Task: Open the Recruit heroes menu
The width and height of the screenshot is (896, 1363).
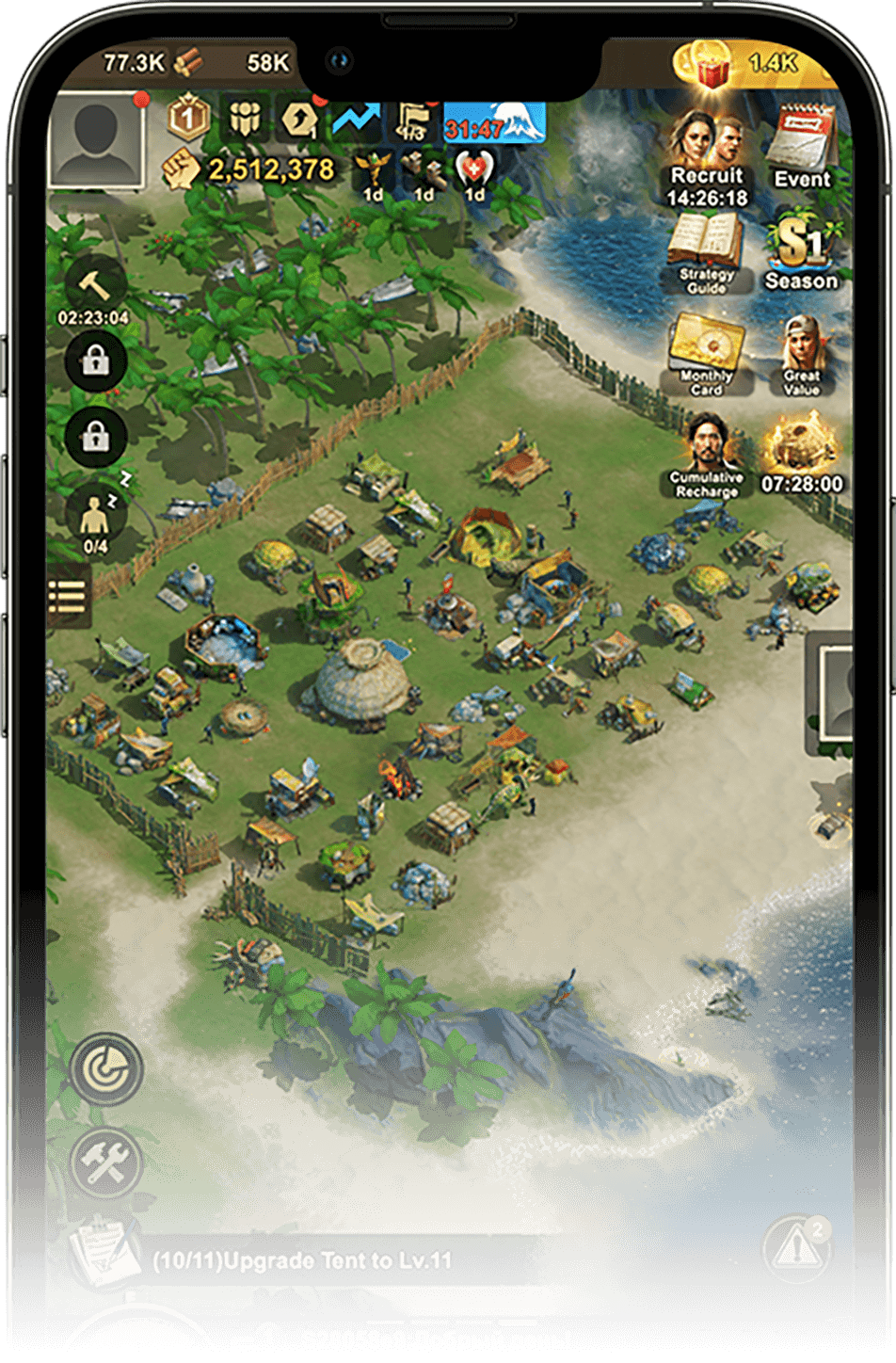Action: [x=707, y=158]
